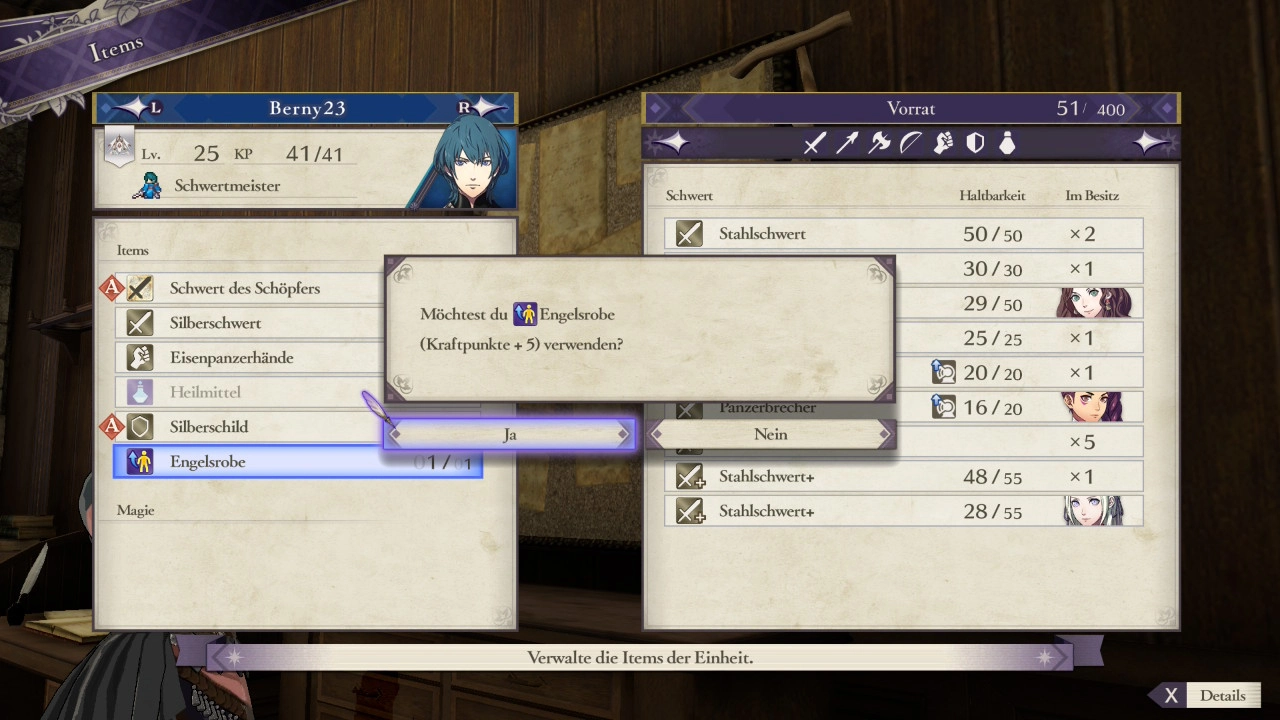Viewport: 1280px width, 720px height.
Task: Switch to the lance category filter
Action: point(846,144)
